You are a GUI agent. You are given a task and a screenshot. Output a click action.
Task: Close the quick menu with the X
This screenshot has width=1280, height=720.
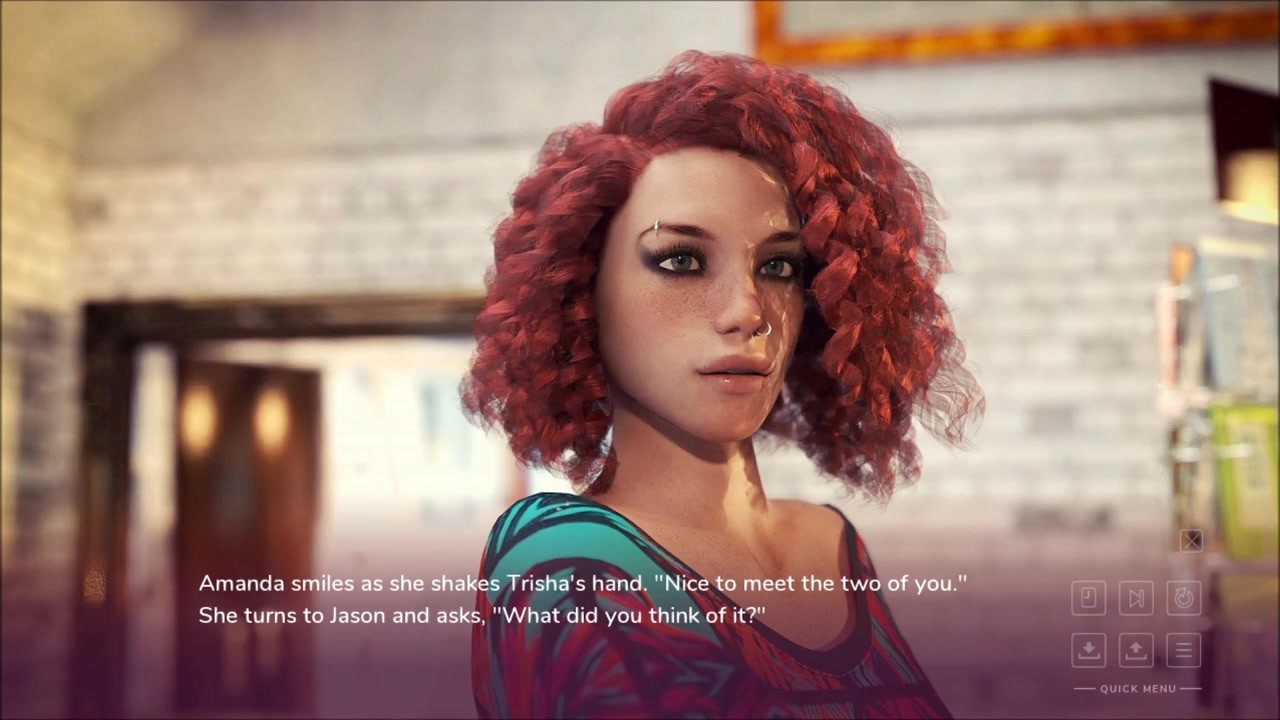tap(1191, 541)
